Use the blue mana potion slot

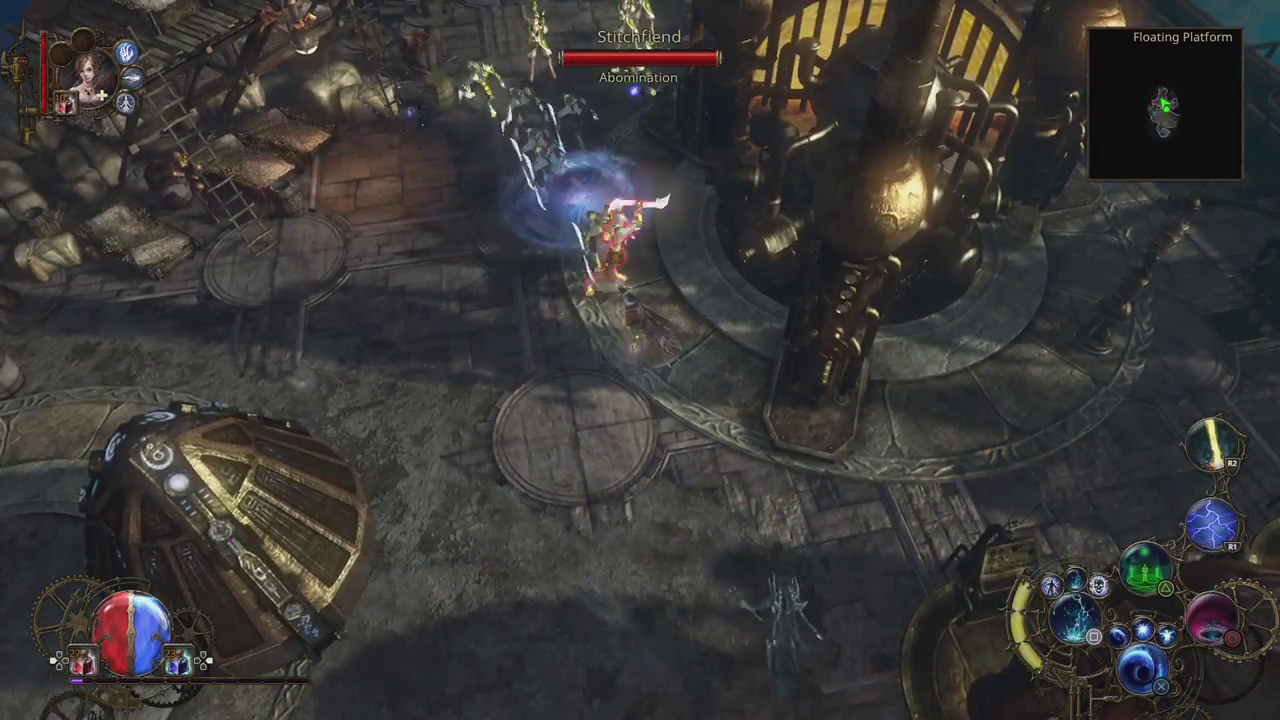pos(177,661)
